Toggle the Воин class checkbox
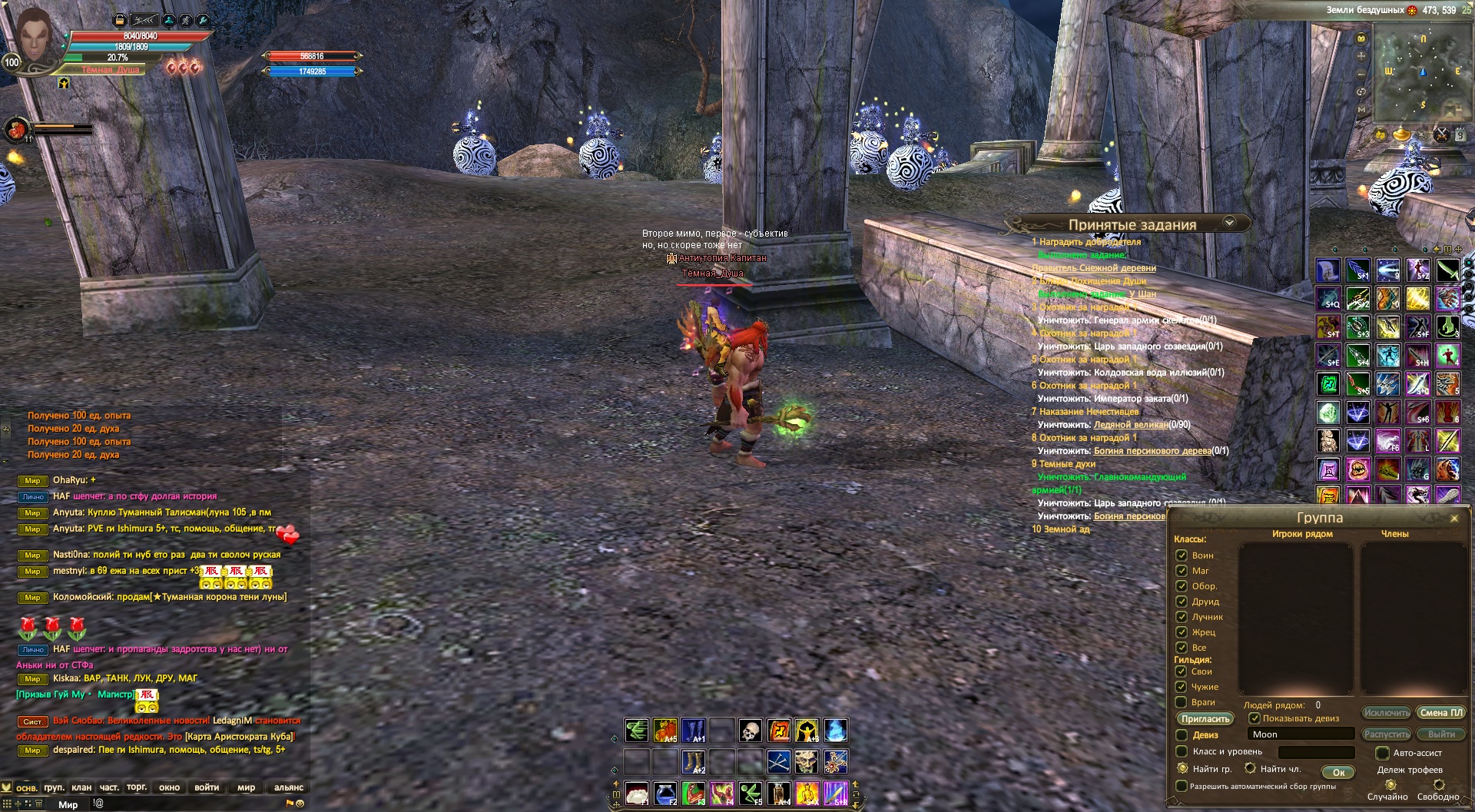This screenshot has height=812, width=1475. click(x=1182, y=555)
